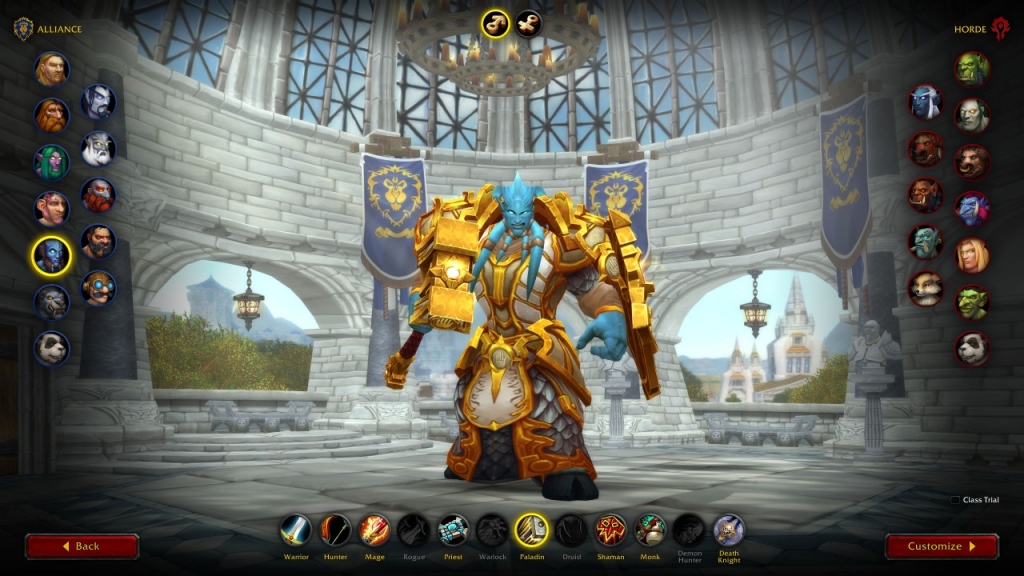
Task: Select the Blood Elf race portrait
Action: [971, 255]
